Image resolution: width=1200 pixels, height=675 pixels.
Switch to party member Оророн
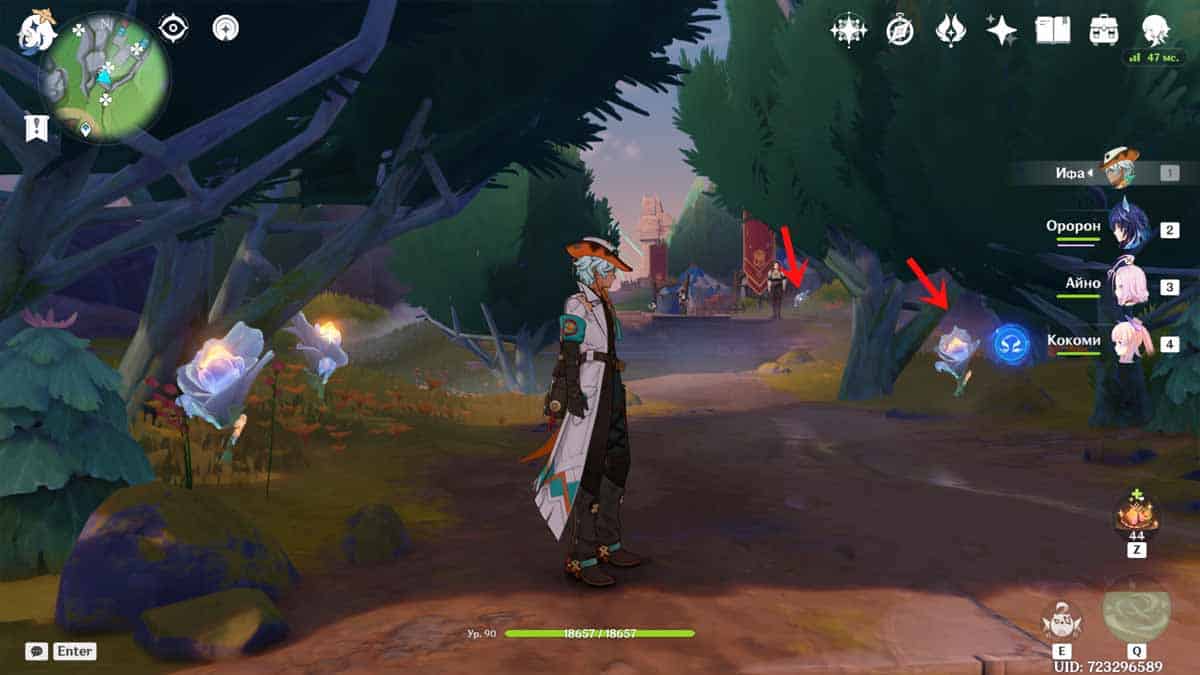pyautogui.click(x=1129, y=228)
